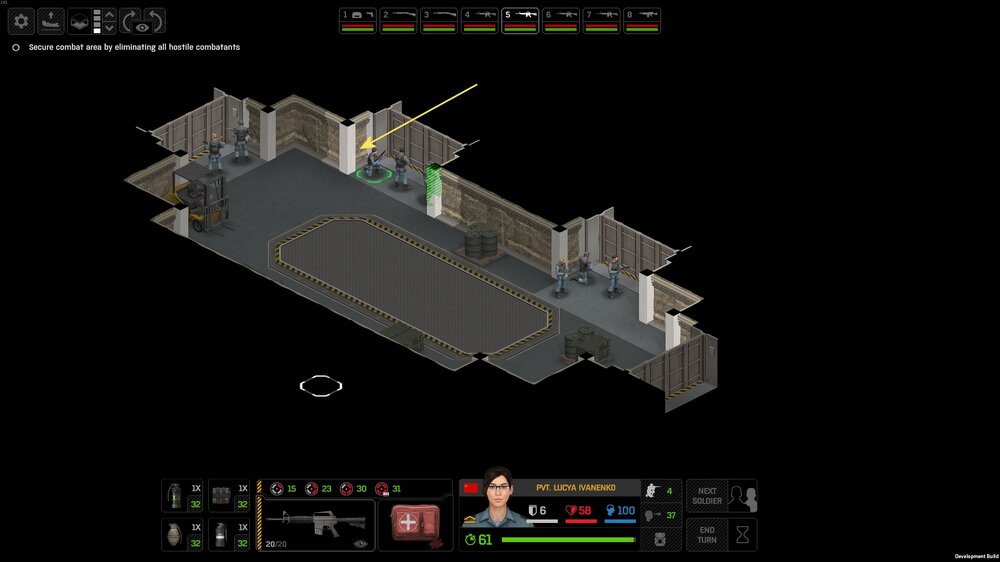Choose the 31 TU burst fire mode
The image size is (1000, 562).
tap(387, 489)
